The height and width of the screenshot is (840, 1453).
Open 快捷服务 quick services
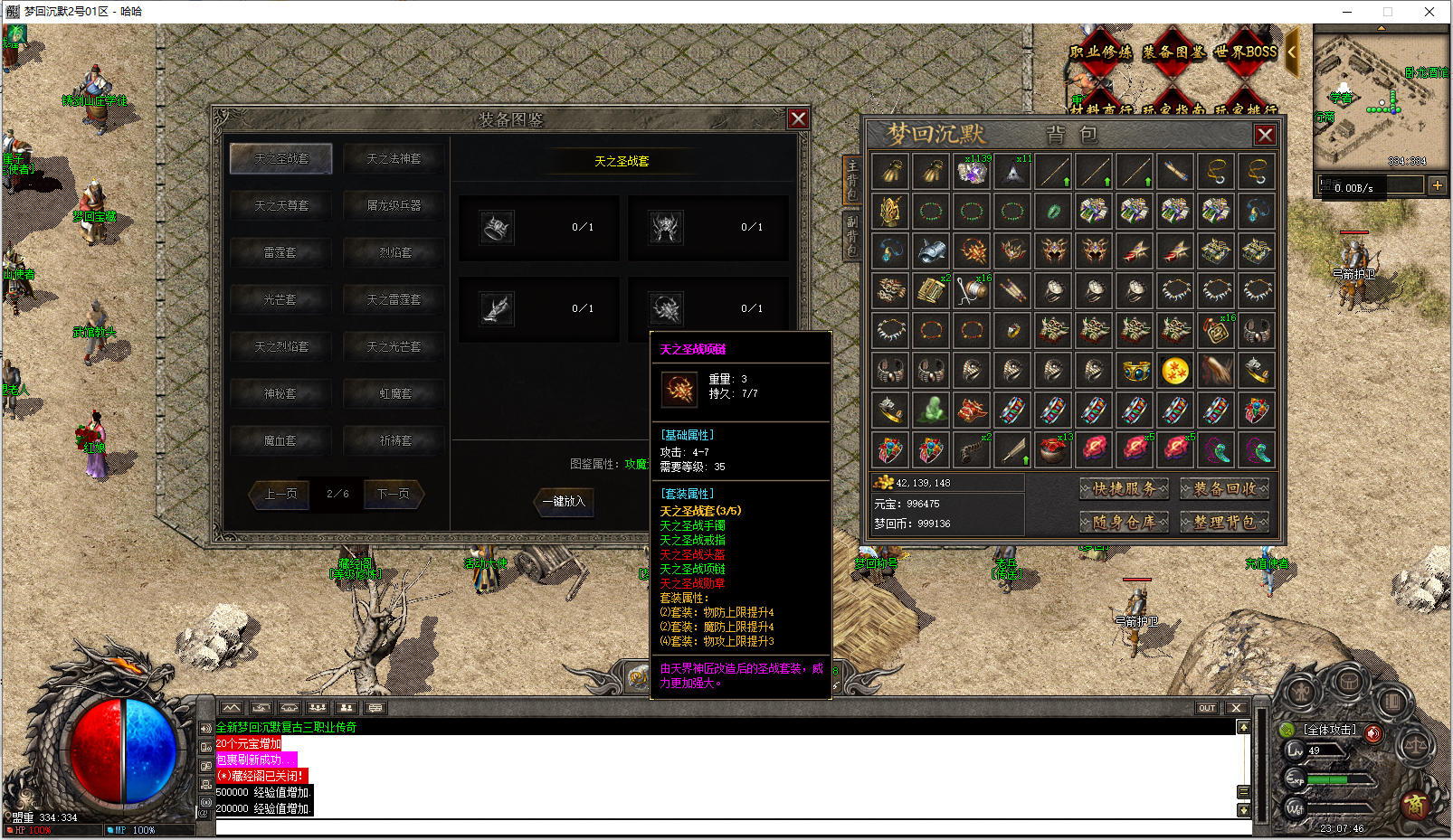point(1124,489)
